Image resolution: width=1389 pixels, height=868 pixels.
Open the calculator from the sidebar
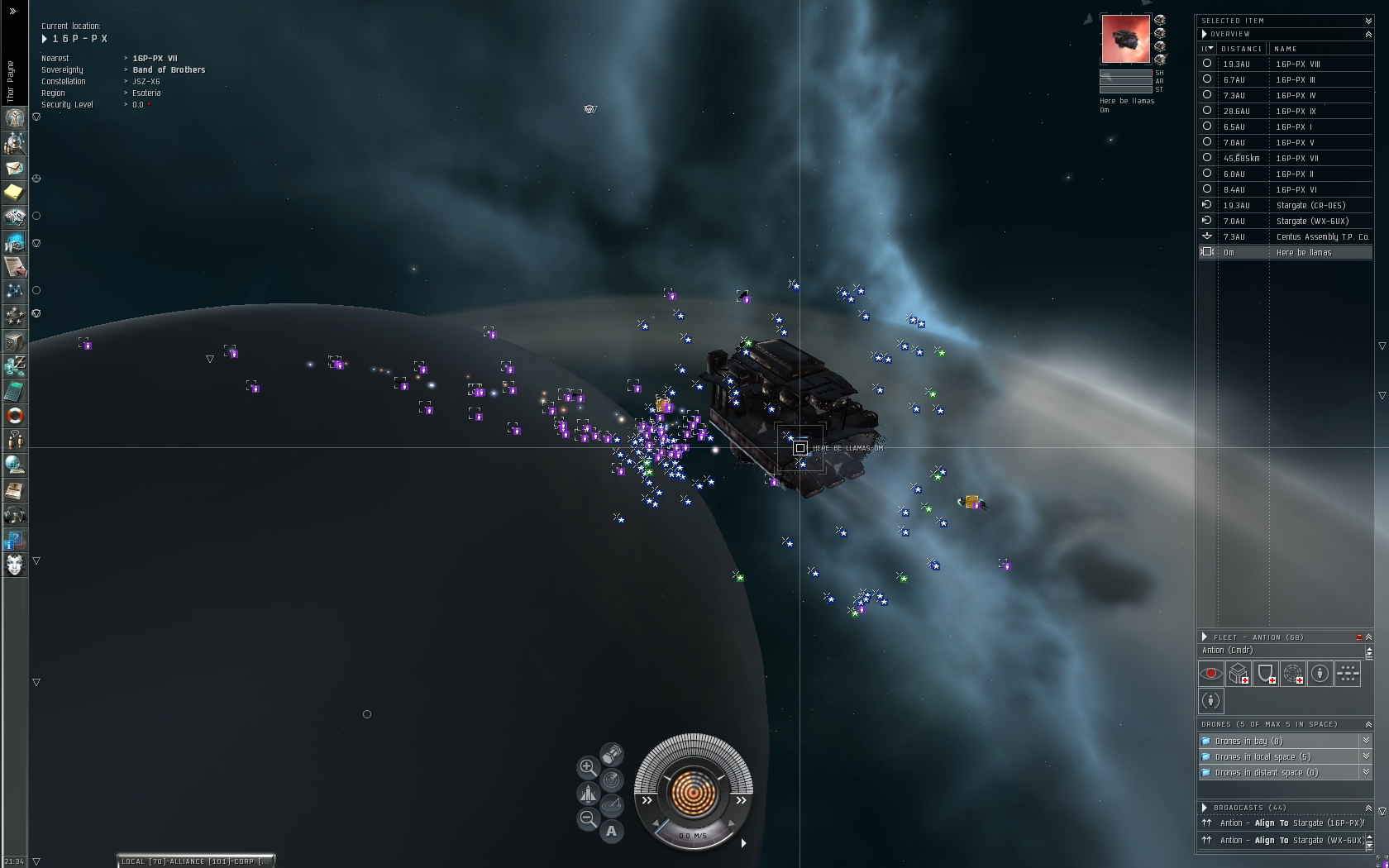click(15, 391)
